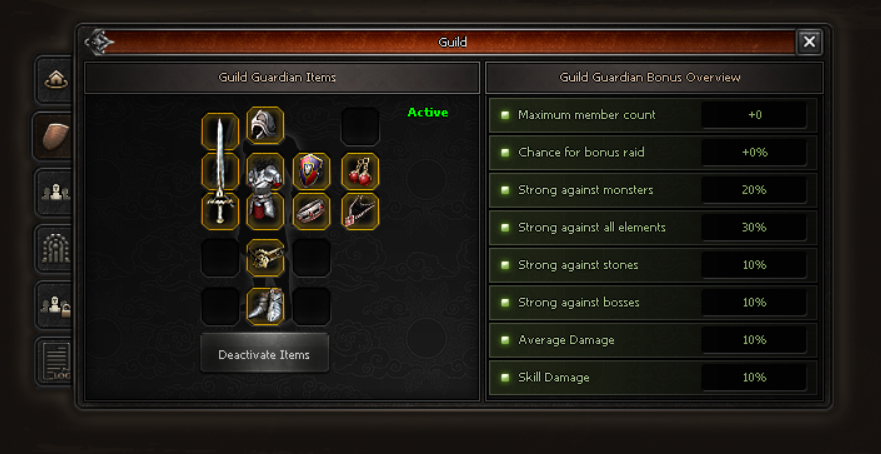
Task: Open the guild house tab
Action: click(55, 80)
